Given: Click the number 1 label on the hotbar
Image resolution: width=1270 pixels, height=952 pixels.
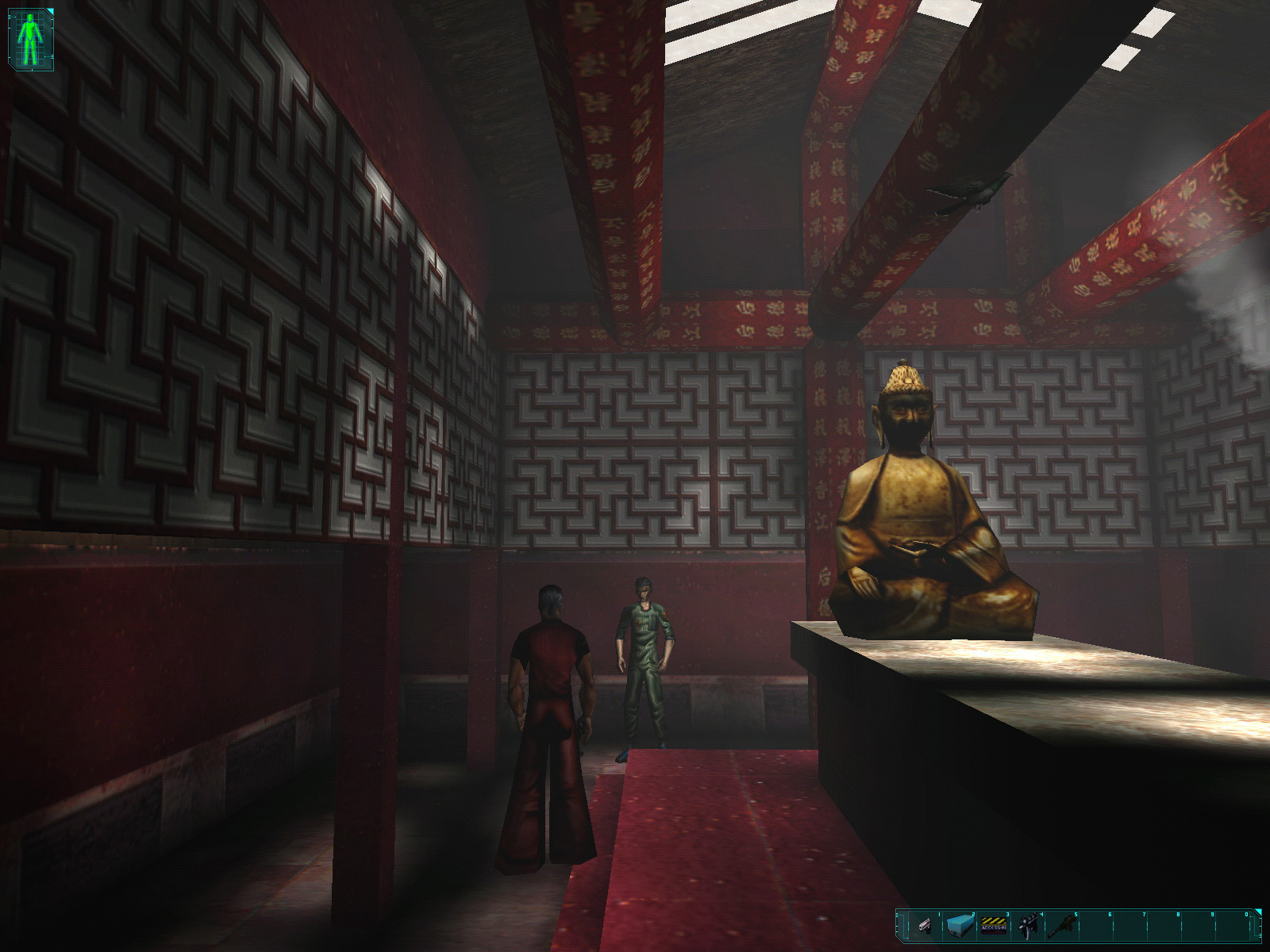Looking at the screenshot, I should point(939,914).
